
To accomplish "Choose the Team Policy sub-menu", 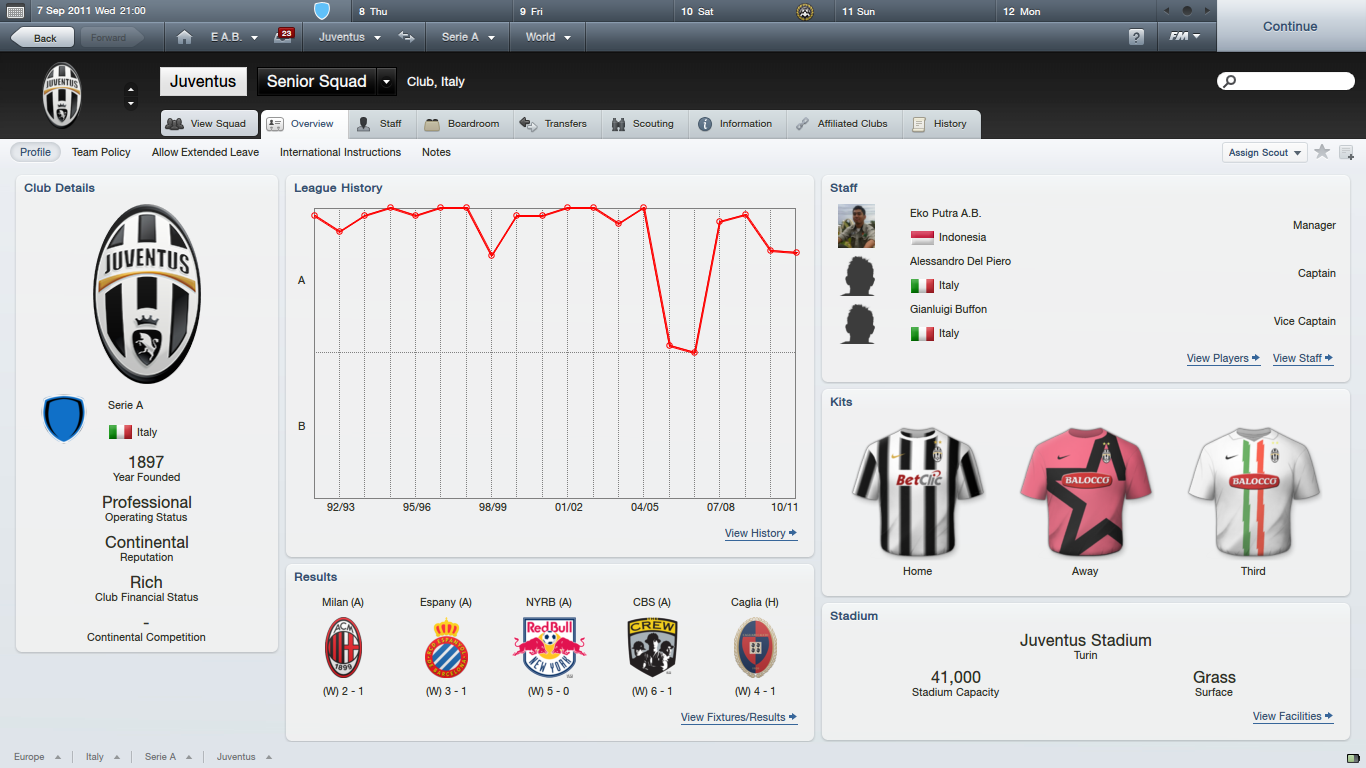I will 101,153.
